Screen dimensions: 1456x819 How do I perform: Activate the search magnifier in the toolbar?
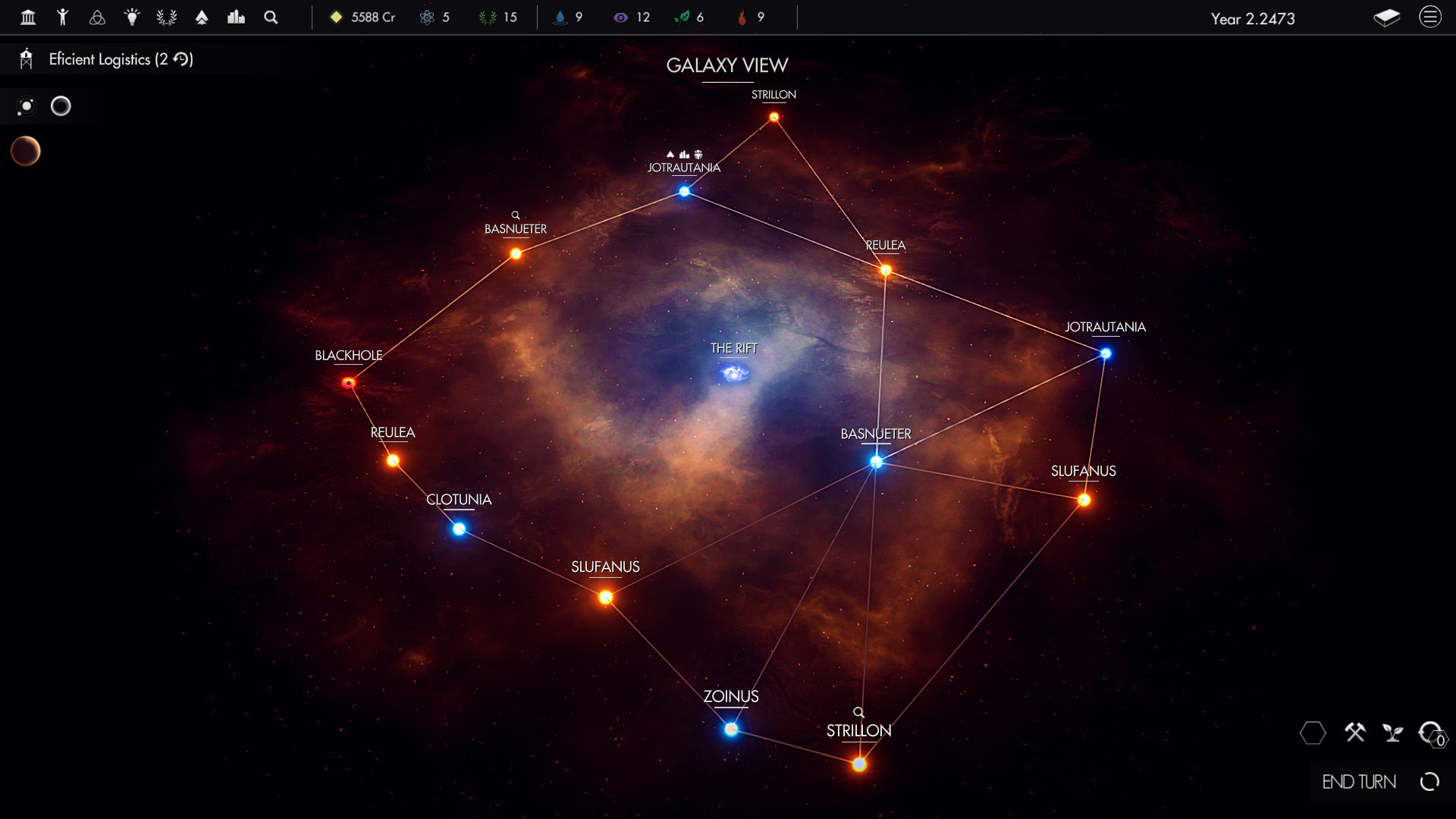271,17
